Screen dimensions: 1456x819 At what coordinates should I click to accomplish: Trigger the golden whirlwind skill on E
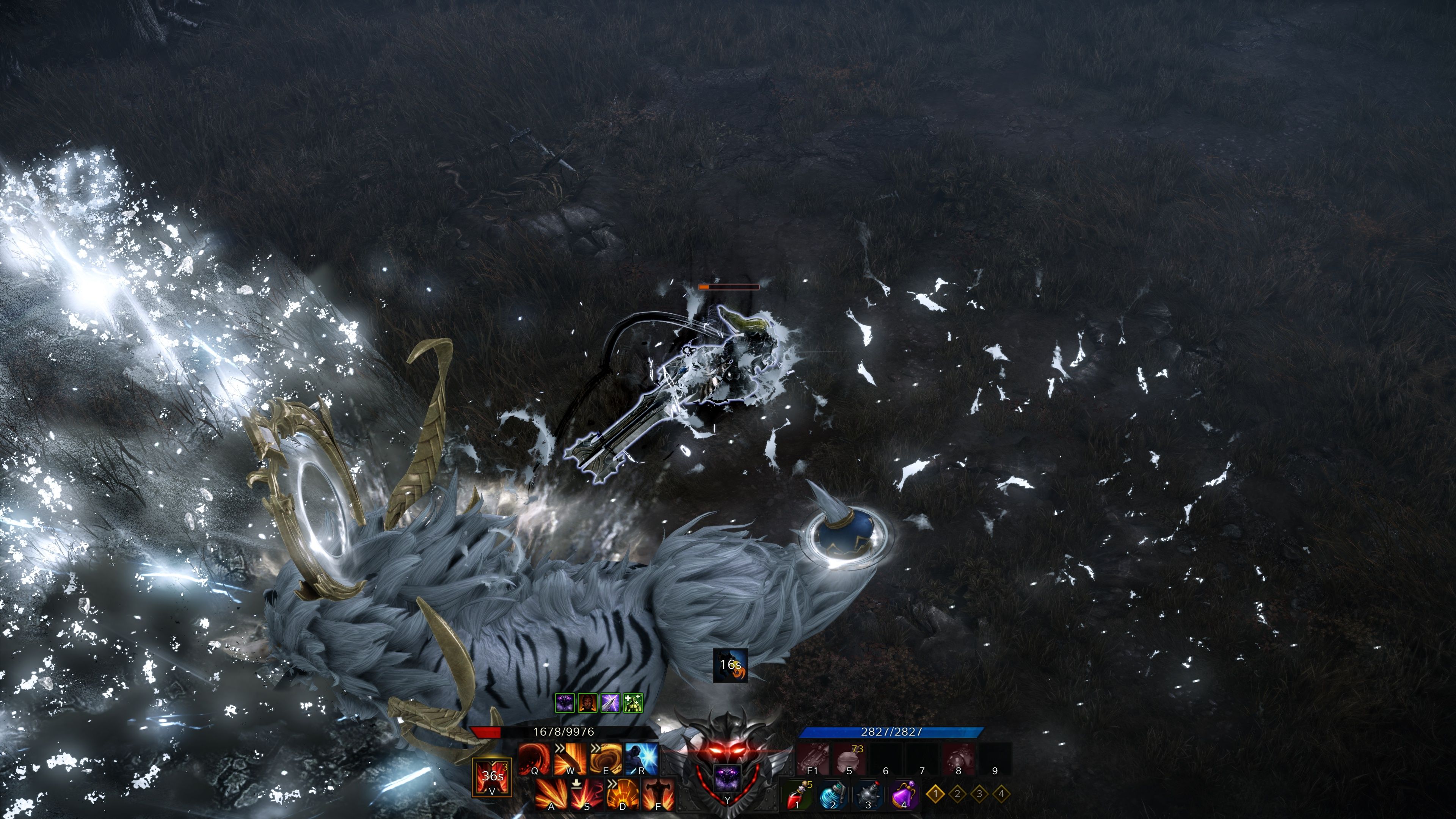click(606, 759)
